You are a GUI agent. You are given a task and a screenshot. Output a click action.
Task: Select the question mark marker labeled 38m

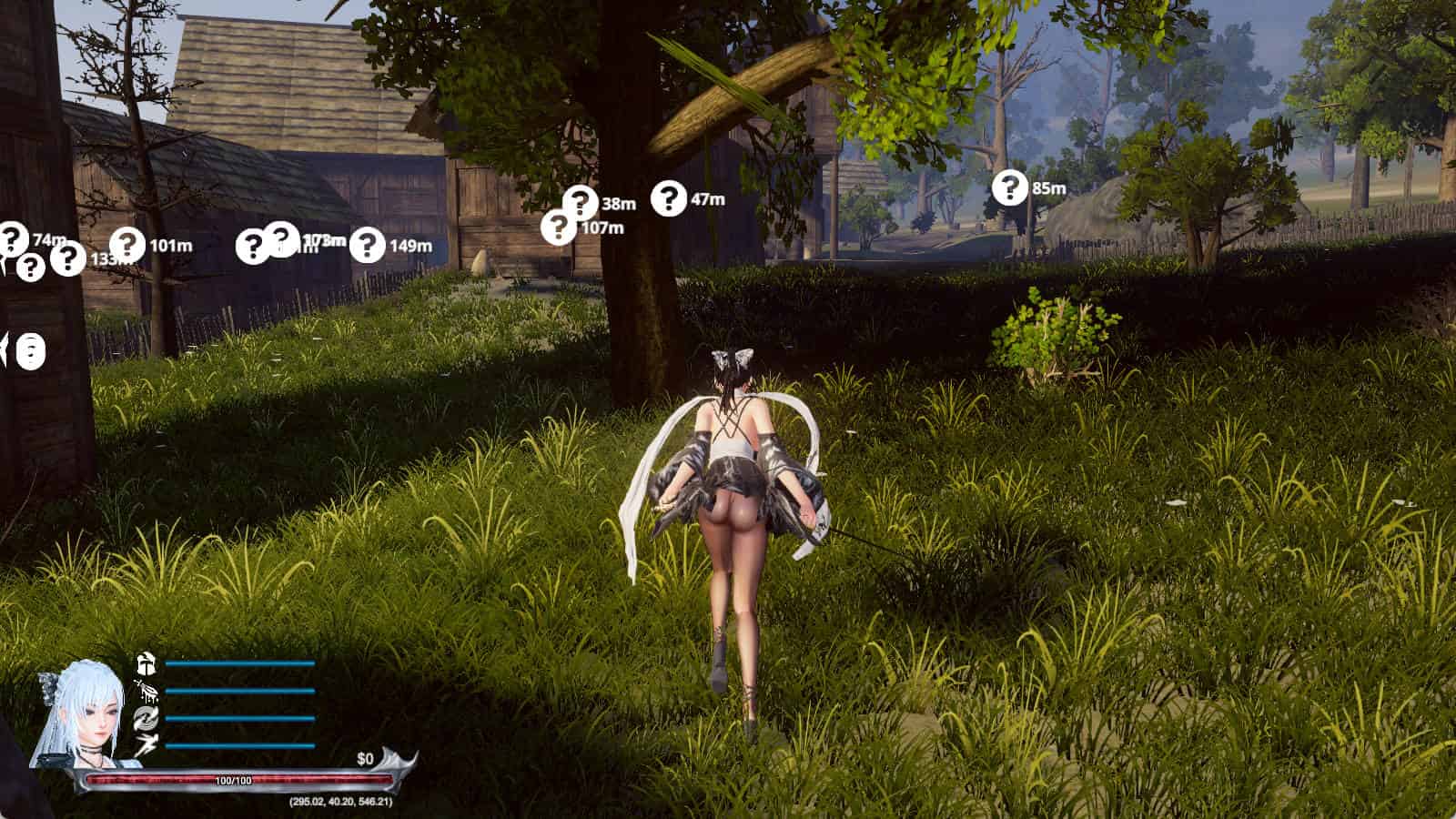pyautogui.click(x=581, y=202)
